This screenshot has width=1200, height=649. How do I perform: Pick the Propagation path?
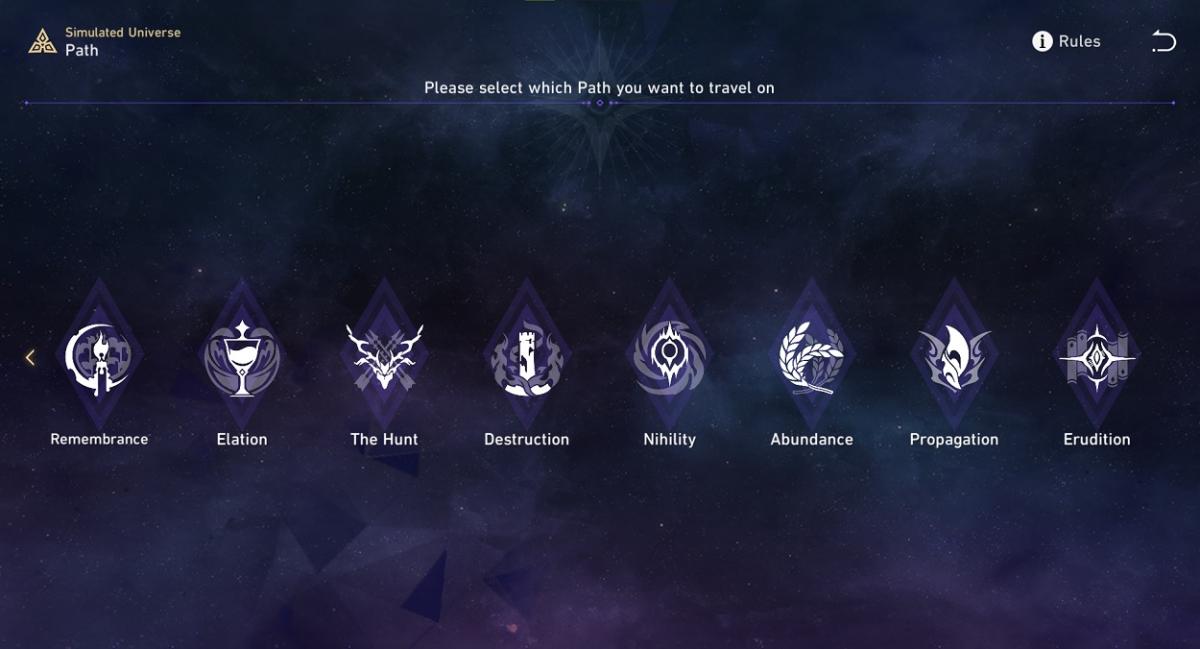(x=954, y=358)
